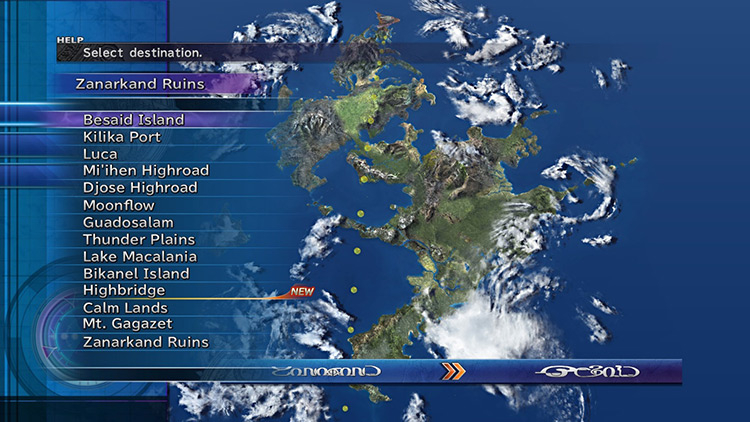The image size is (750, 422).
Task: Travel to Luca
Action: pyautogui.click(x=100, y=154)
